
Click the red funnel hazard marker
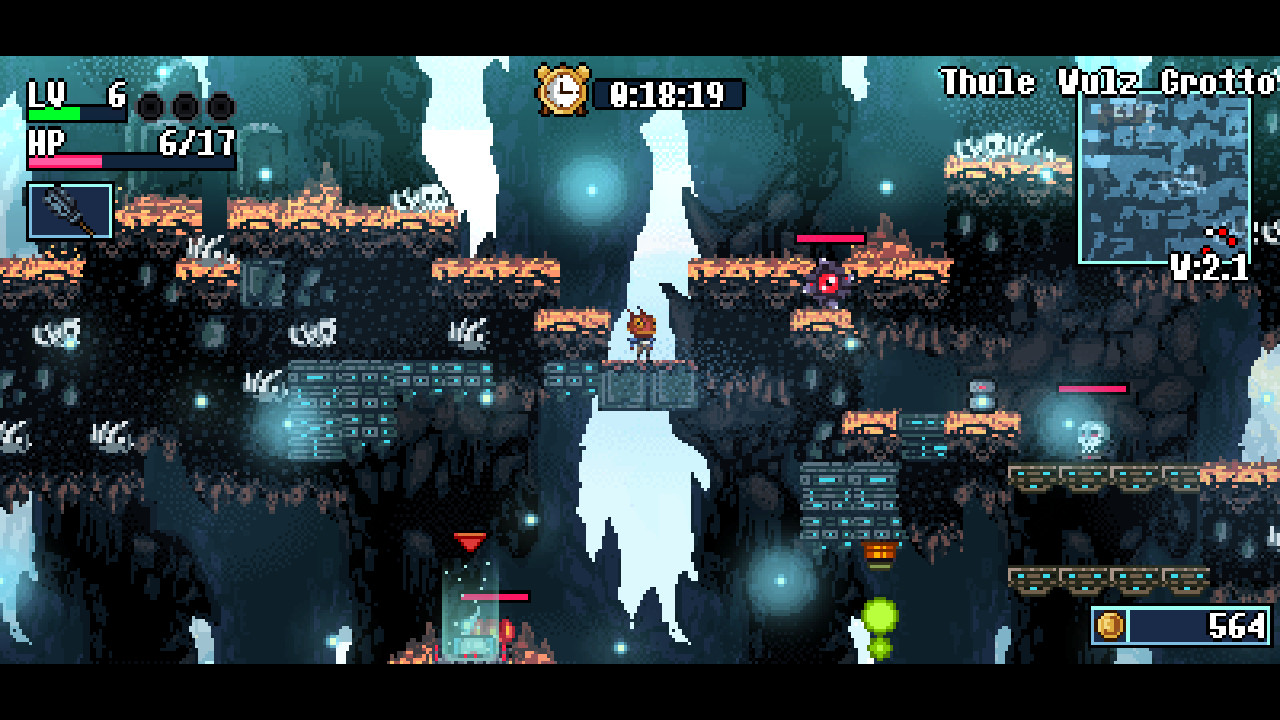470,540
